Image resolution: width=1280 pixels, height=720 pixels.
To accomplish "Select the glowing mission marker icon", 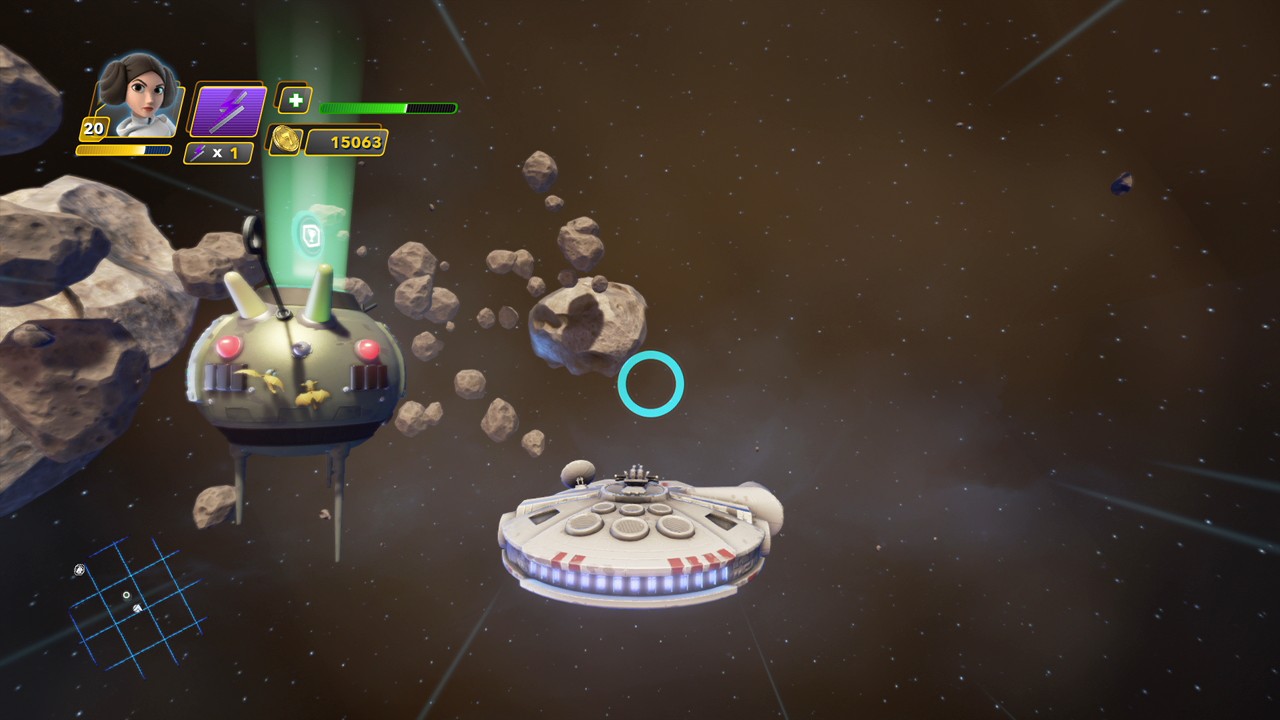I will [309, 234].
